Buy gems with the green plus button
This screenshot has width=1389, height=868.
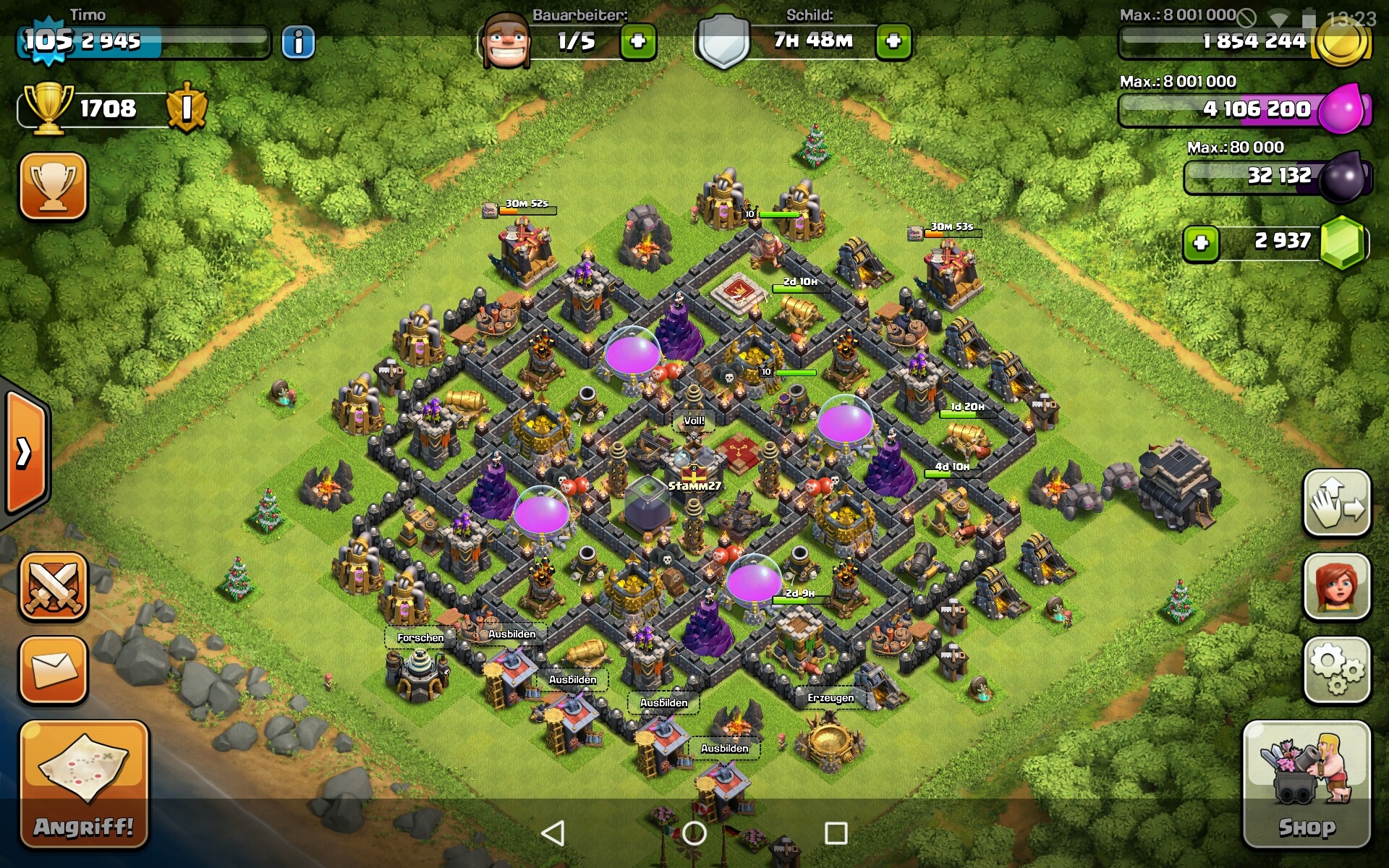[x=1201, y=243]
